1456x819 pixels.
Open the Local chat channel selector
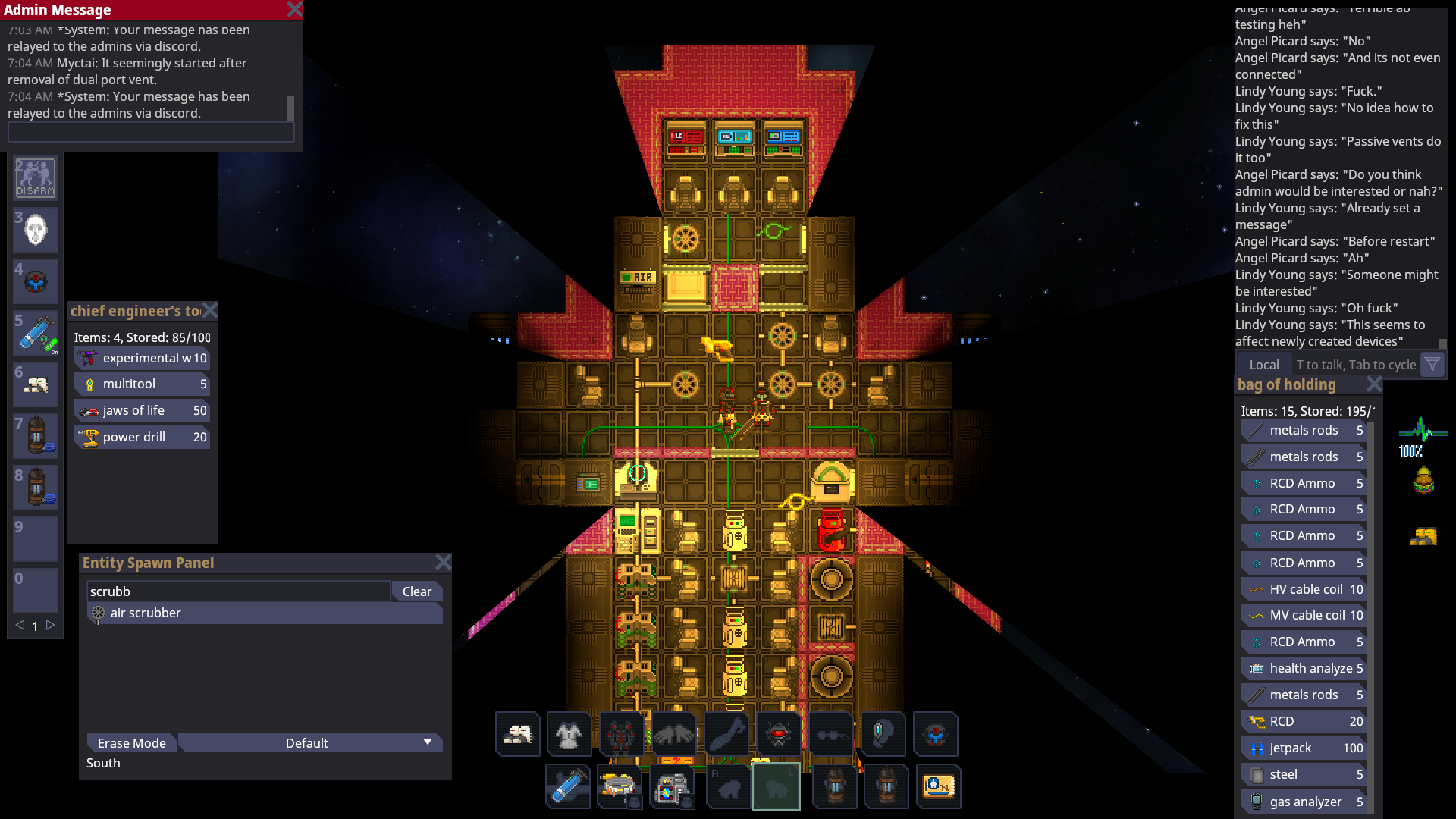1264,364
